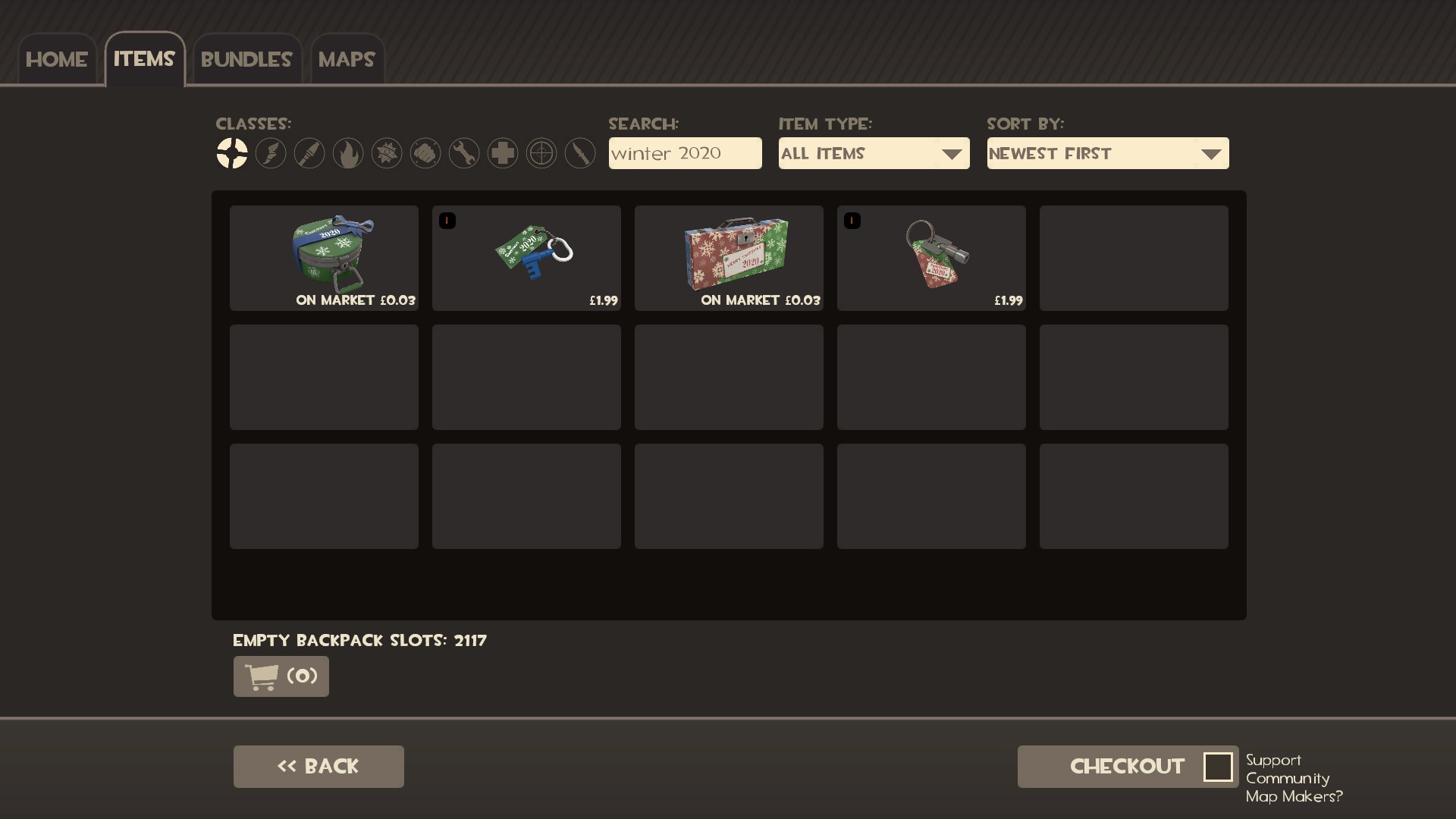Select the Demoman class filter
This screenshot has width=1456, height=819.
(387, 153)
